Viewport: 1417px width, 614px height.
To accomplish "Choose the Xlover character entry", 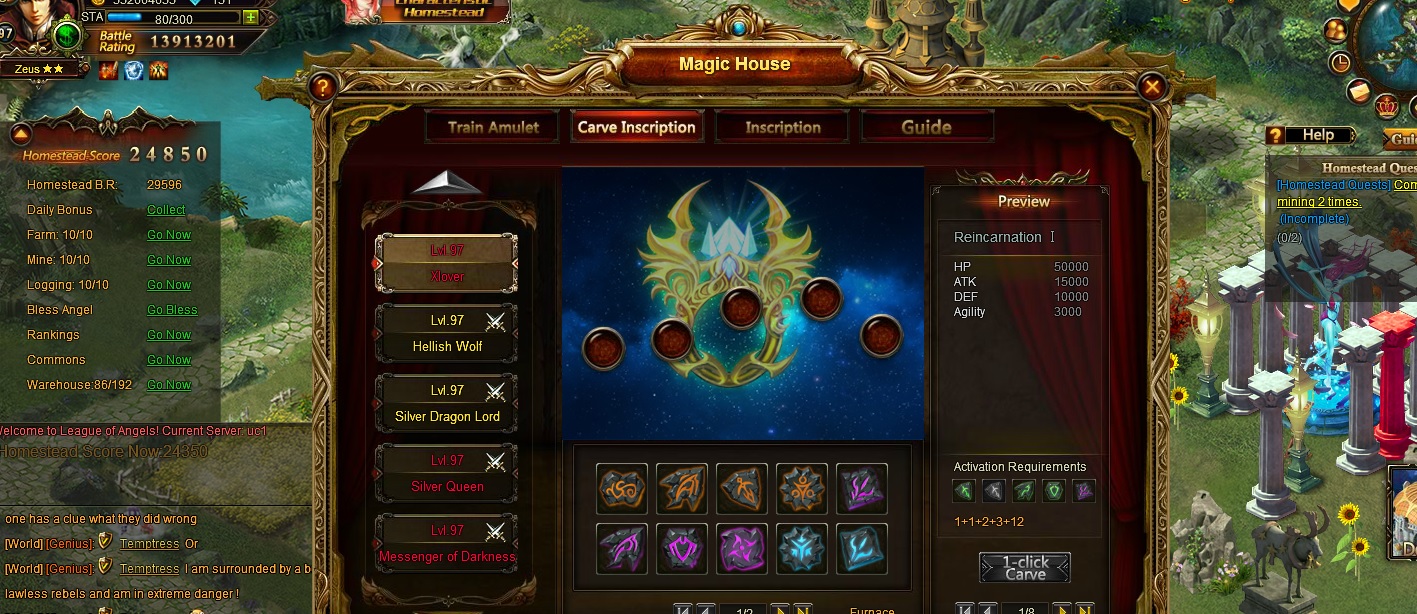I will coord(446,263).
